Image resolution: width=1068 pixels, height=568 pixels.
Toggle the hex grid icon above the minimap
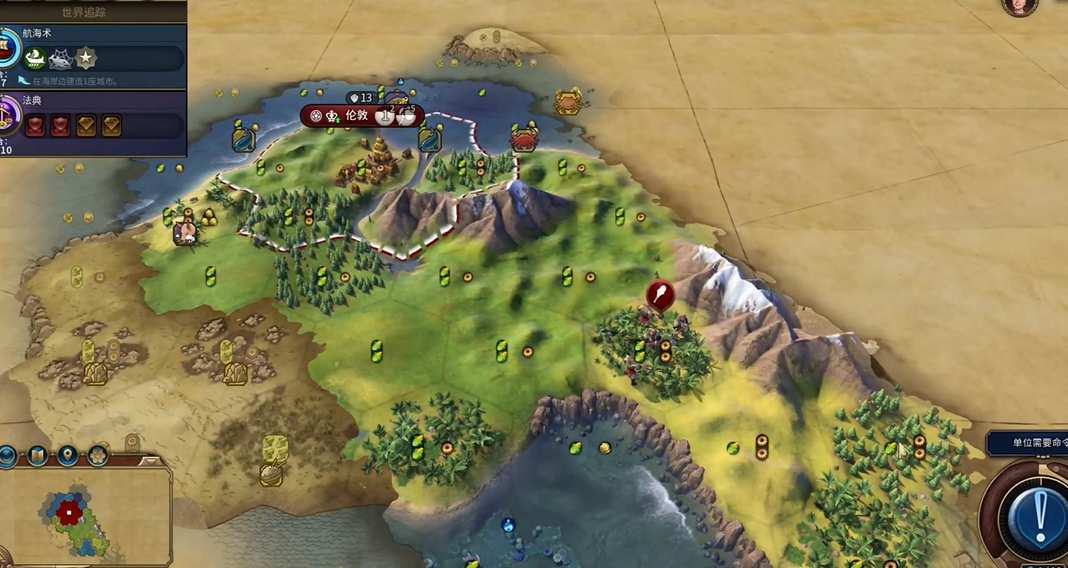tap(98, 456)
